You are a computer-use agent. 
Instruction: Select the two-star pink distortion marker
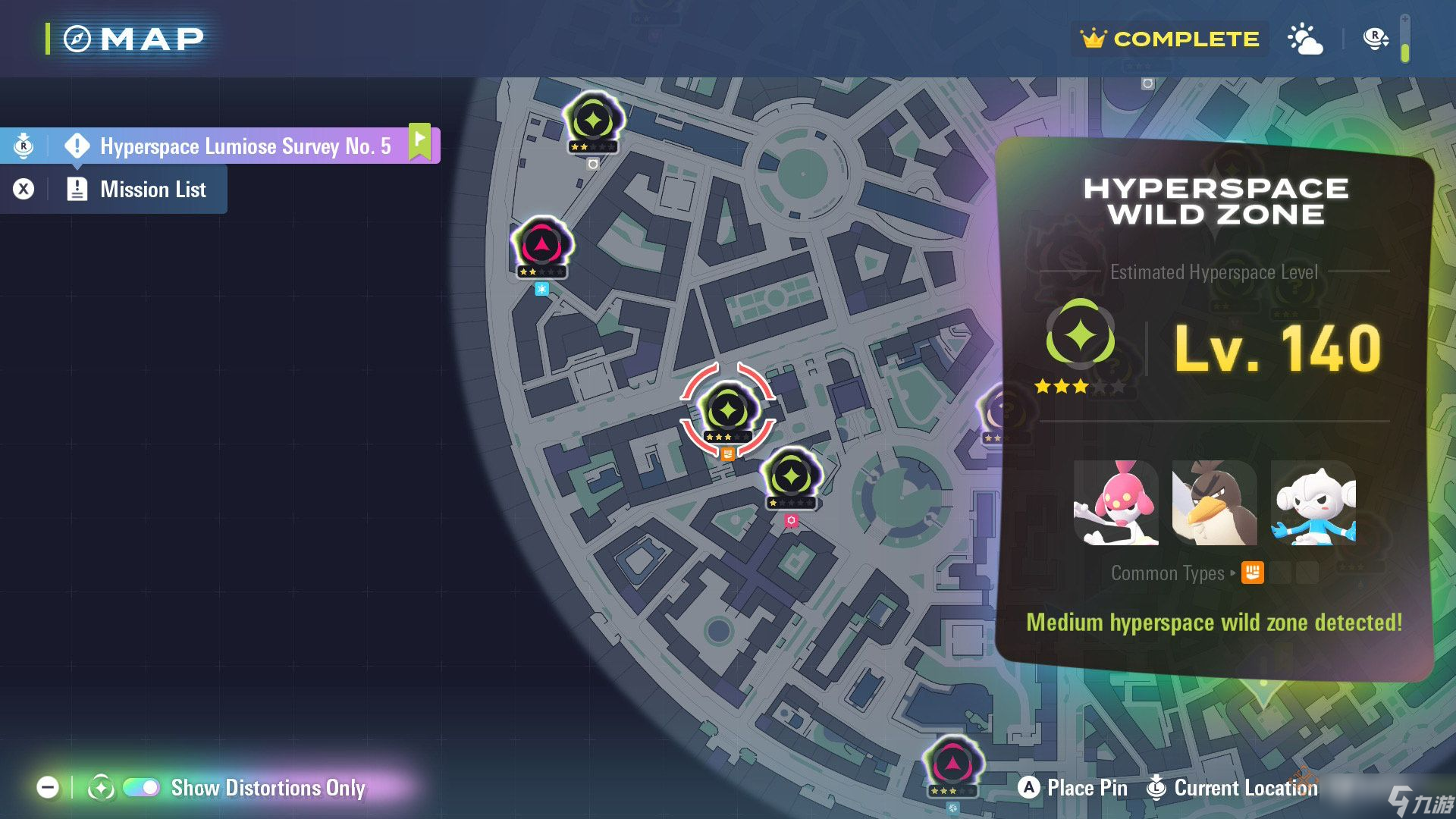pyautogui.click(x=541, y=245)
